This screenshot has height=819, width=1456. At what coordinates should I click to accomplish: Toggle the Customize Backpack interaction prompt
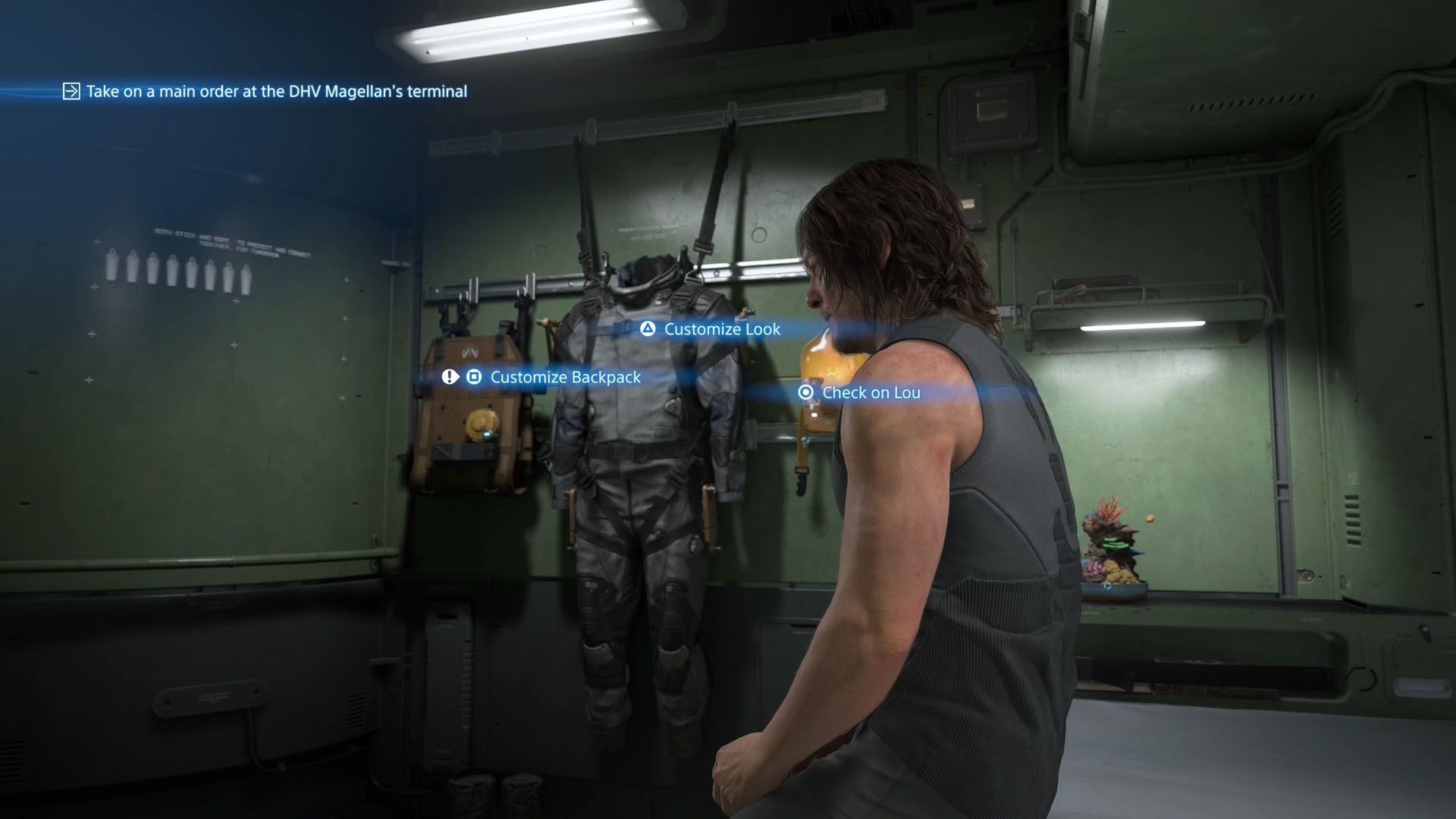click(x=564, y=377)
